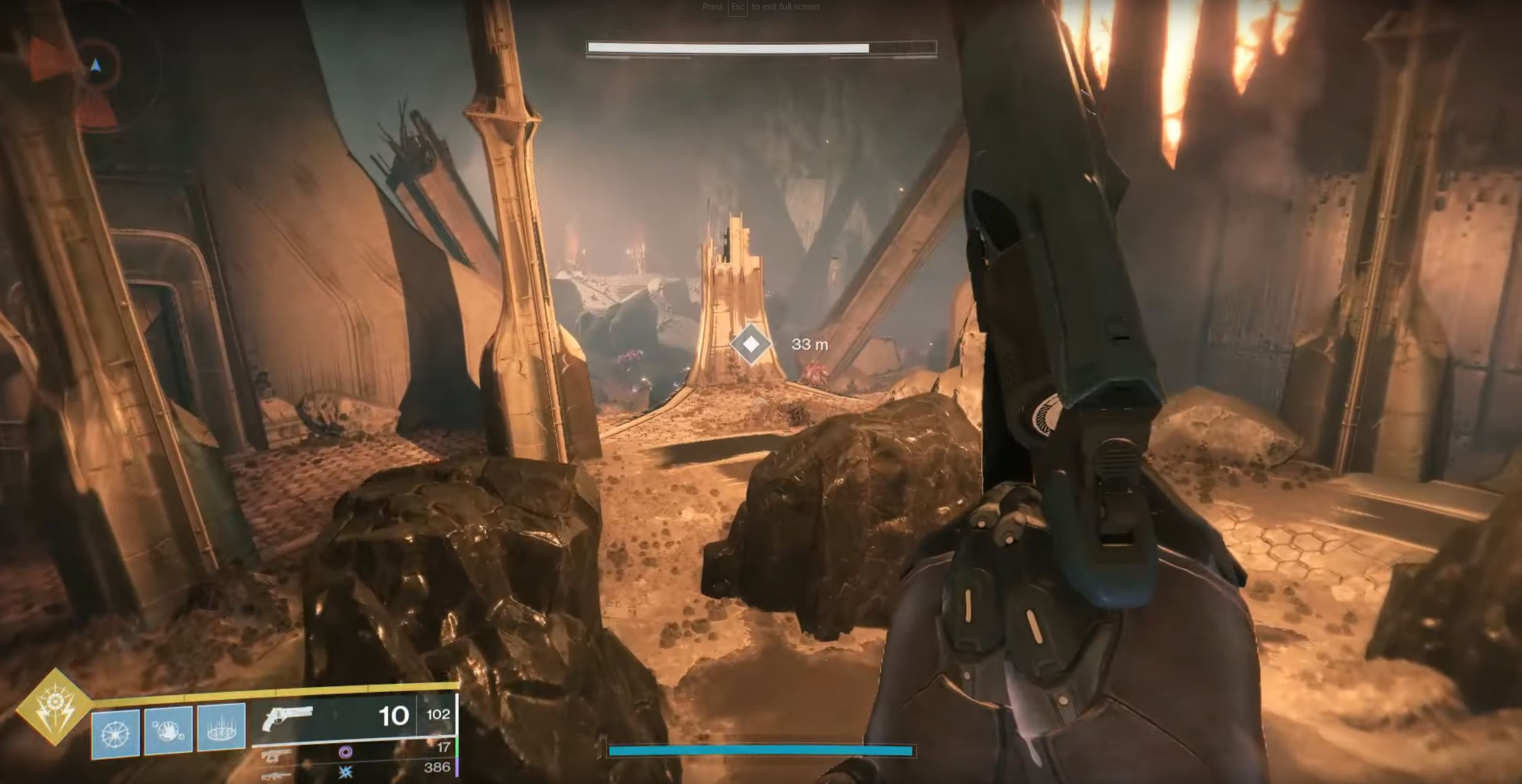1522x784 pixels.
Task: Toggle the objective waypoint diamond marker
Action: point(750,343)
